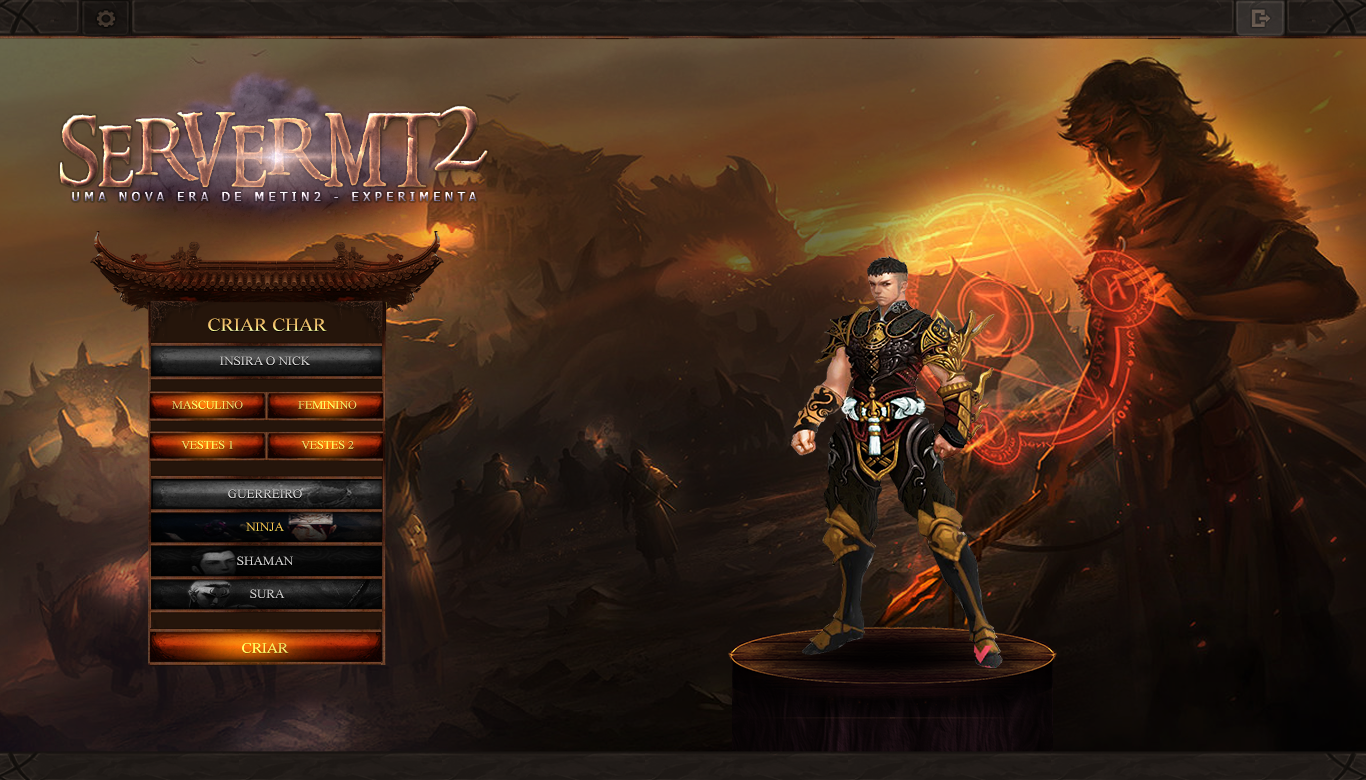The image size is (1366, 780).
Task: Choose the NINJA class
Action: 266,527
